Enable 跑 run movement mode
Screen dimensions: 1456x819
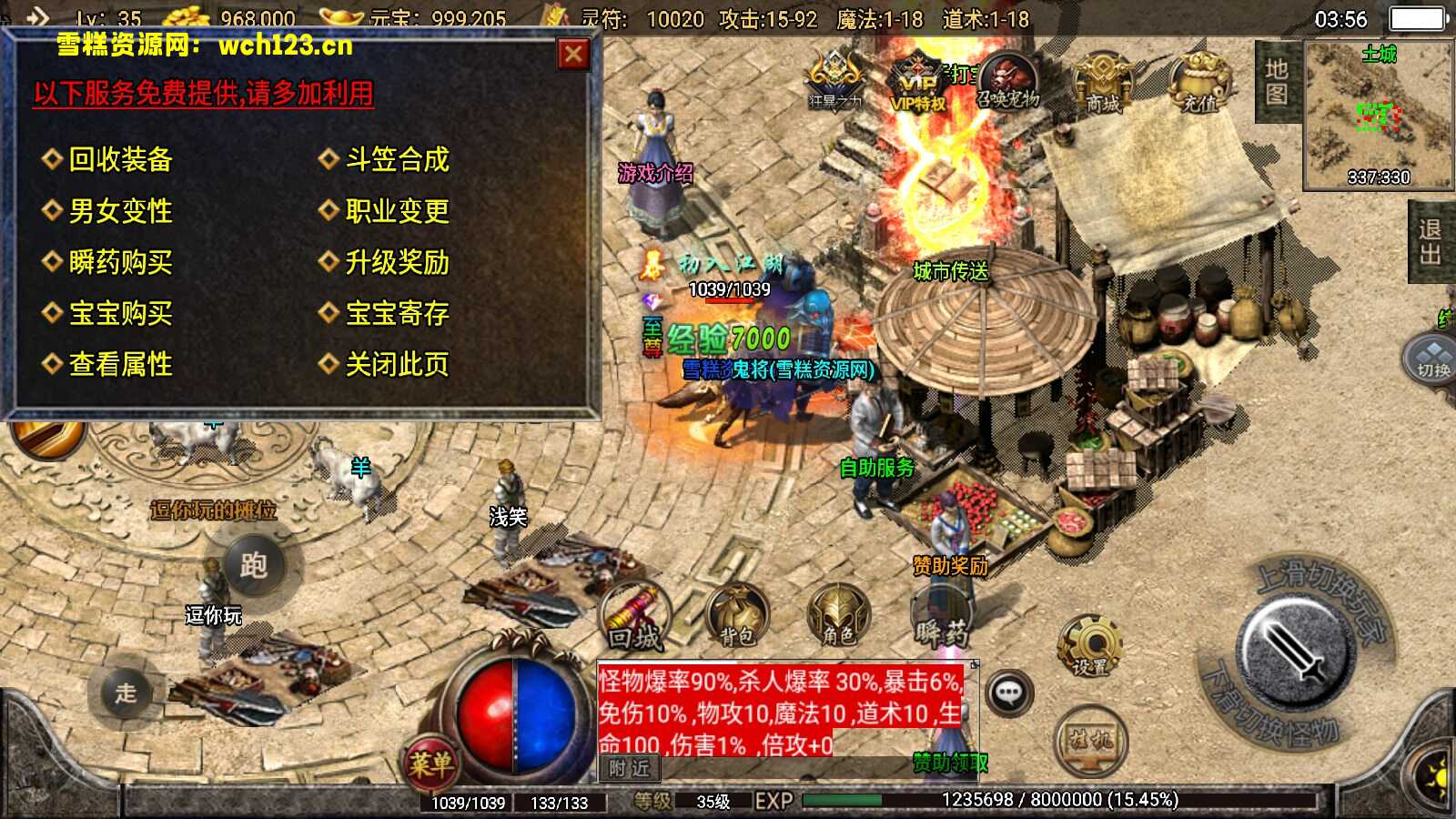[256, 564]
